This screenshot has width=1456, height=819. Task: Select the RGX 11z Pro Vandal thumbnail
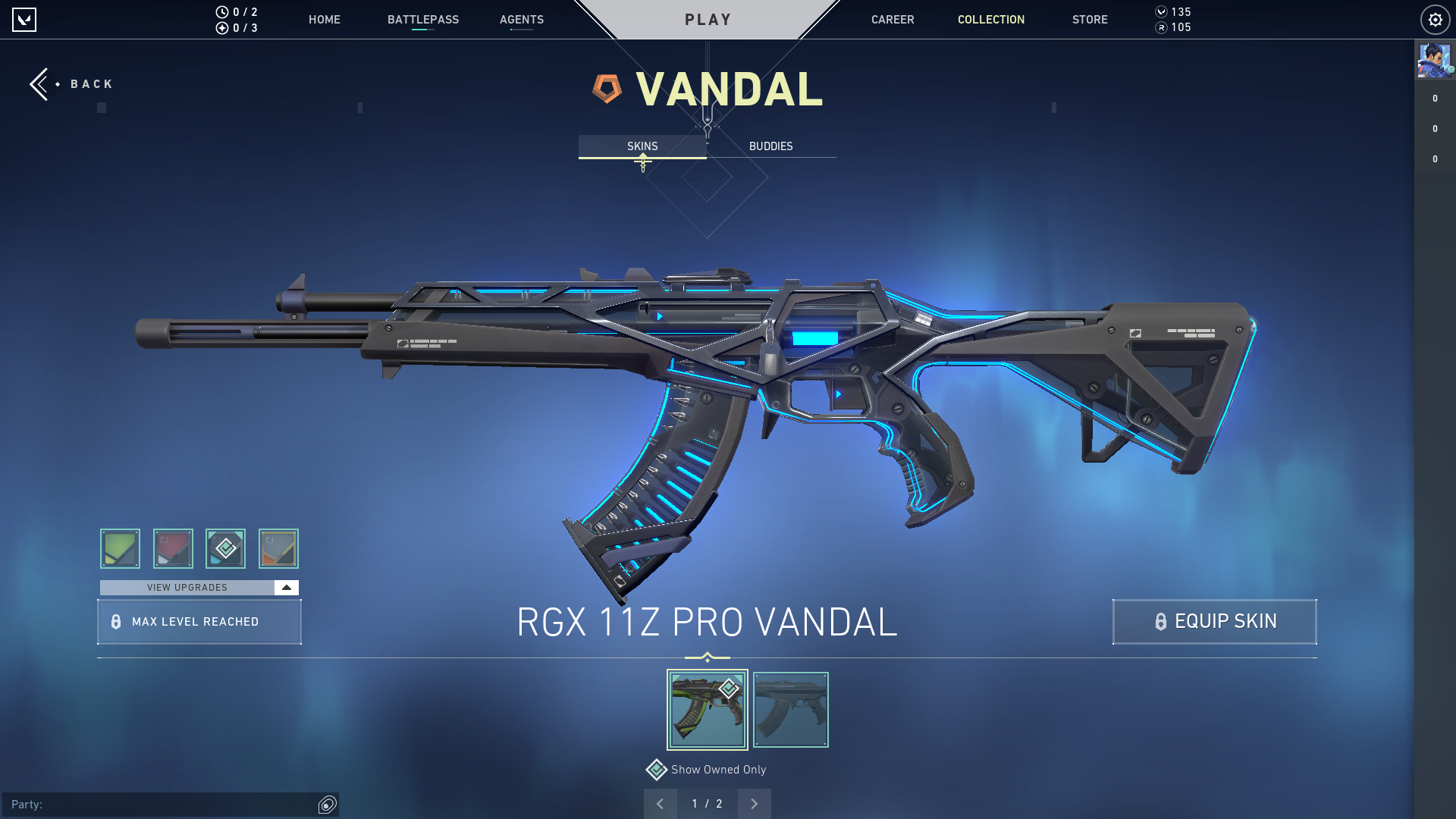coord(707,710)
